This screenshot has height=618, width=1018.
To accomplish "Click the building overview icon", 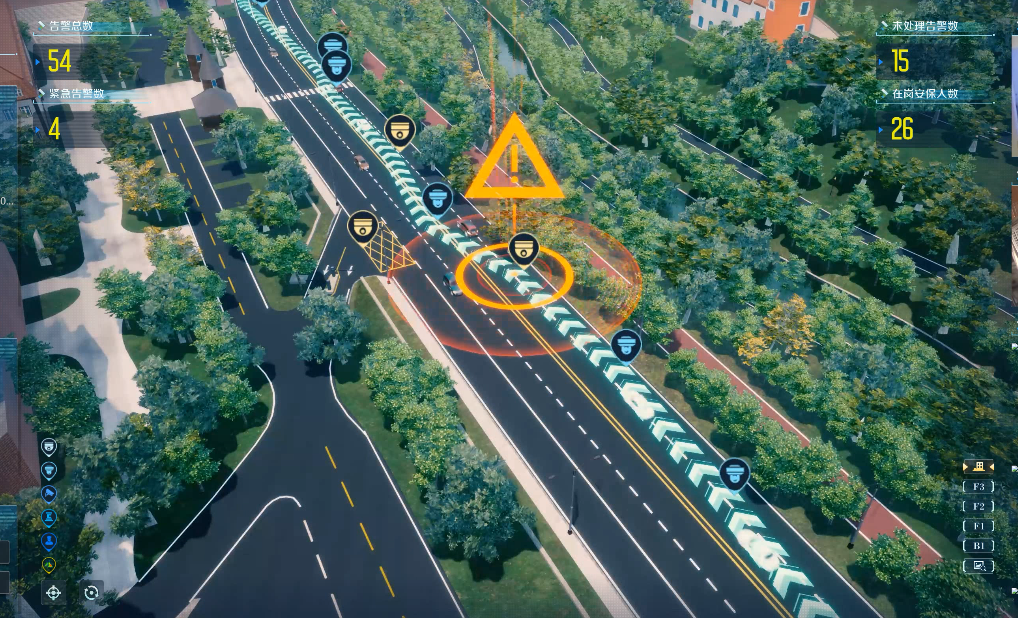I will (x=978, y=467).
